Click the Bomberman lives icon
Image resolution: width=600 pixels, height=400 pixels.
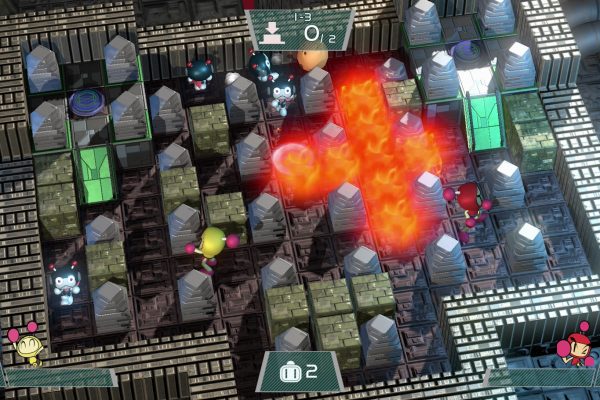[x=290, y=372]
